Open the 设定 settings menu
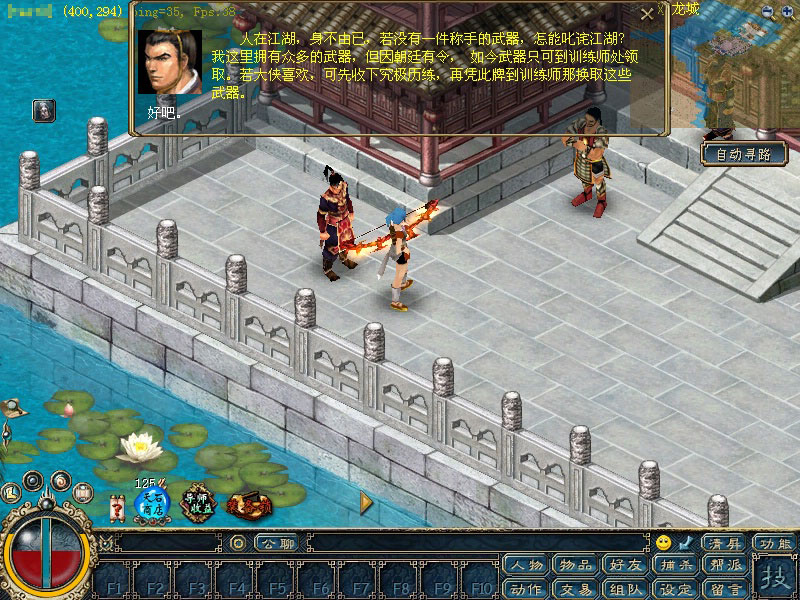The height and width of the screenshot is (600, 800). pos(677,588)
